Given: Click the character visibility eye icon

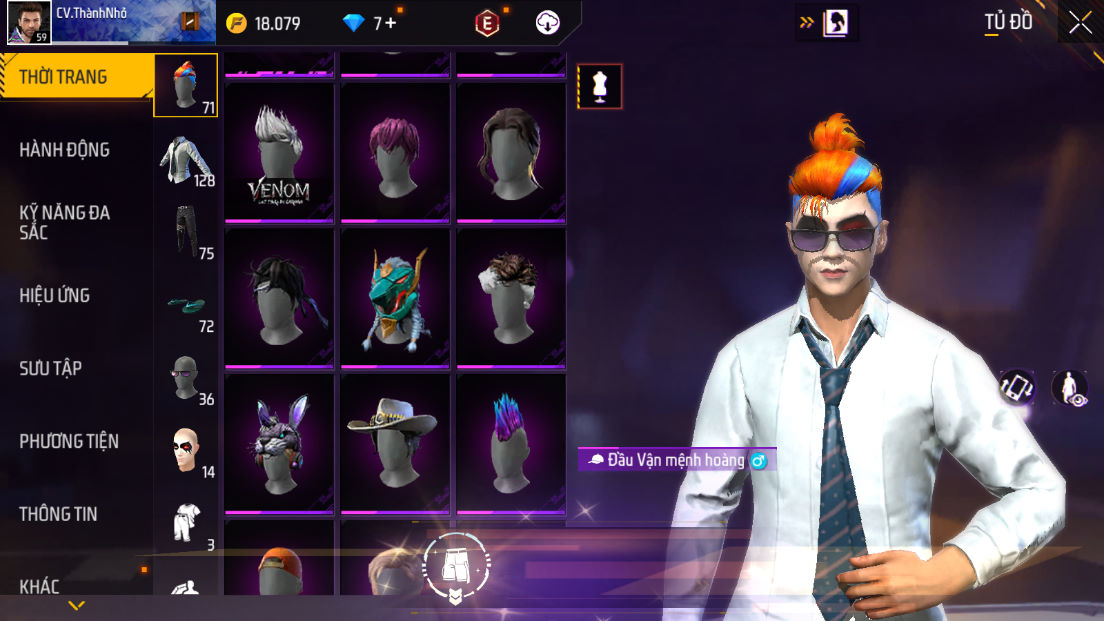Looking at the screenshot, I should point(1069,388).
